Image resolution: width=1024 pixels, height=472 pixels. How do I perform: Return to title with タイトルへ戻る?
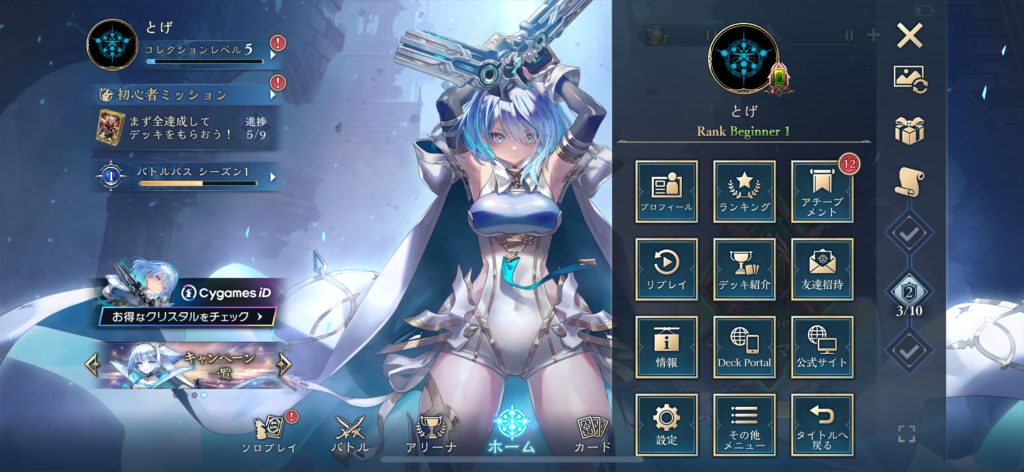[x=822, y=425]
